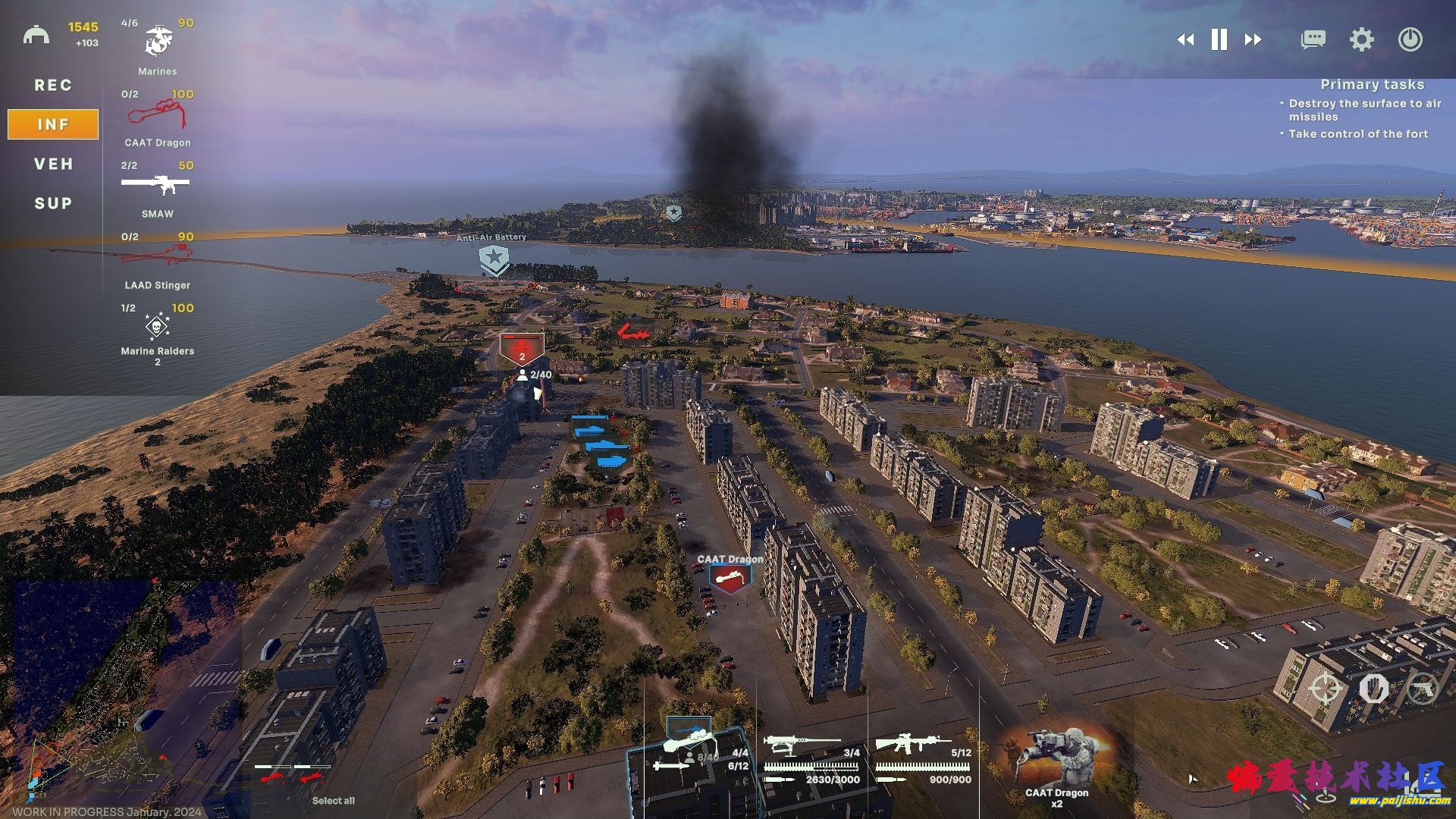This screenshot has height=819, width=1456.
Task: Open the settings gear menu
Action: [x=1361, y=40]
